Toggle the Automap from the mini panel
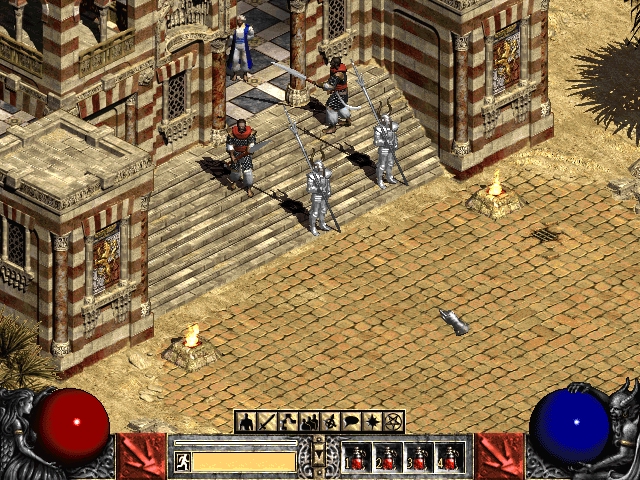The height and width of the screenshot is (480, 640). tap(330, 421)
